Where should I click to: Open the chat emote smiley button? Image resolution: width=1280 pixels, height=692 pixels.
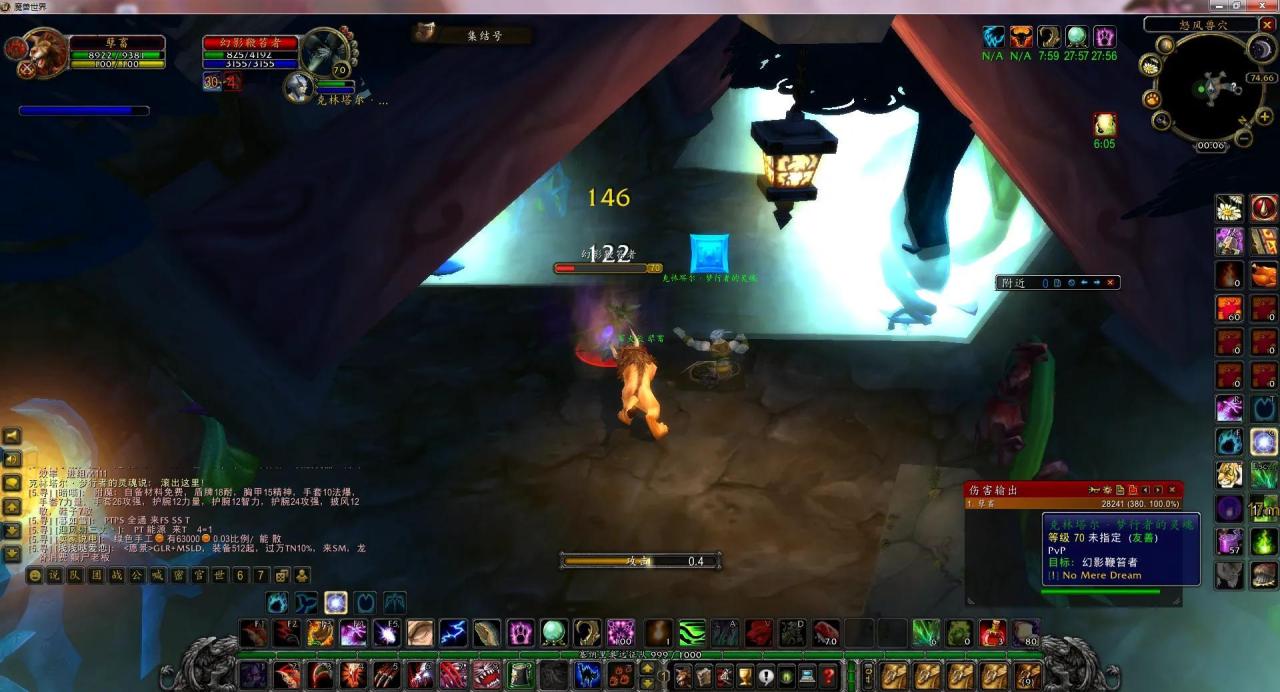pyautogui.click(x=35, y=575)
